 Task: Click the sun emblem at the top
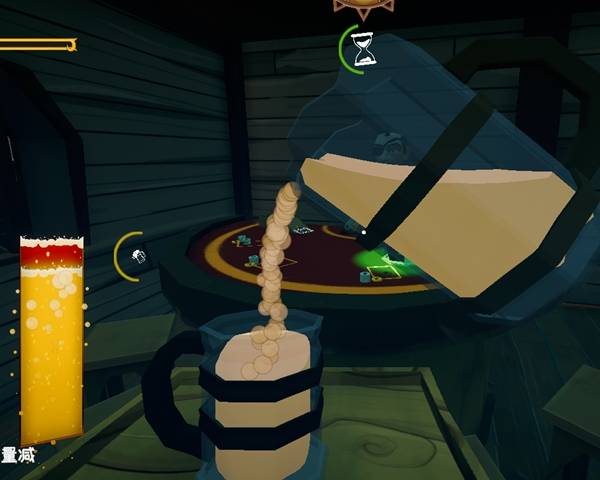point(361,6)
